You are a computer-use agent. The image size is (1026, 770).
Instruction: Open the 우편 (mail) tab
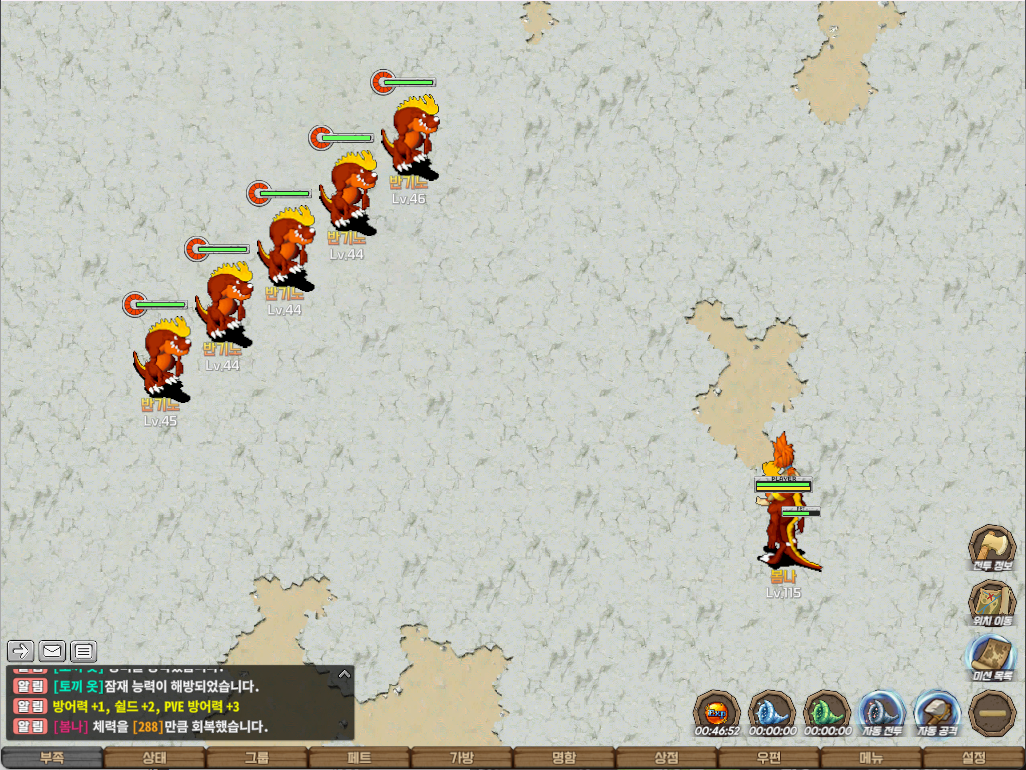click(768, 758)
